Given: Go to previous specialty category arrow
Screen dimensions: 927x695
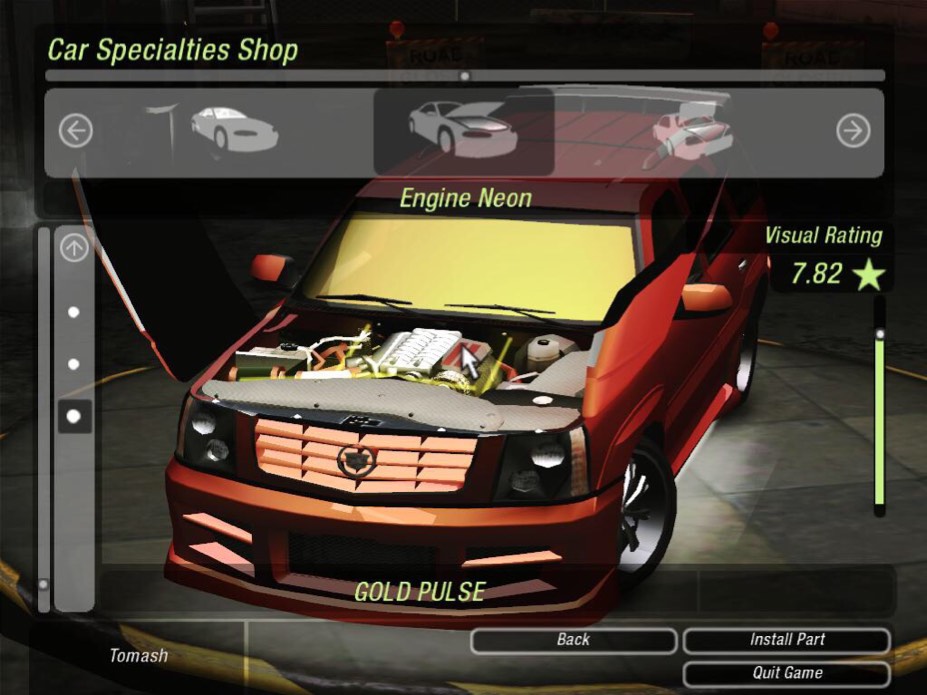Looking at the screenshot, I should (75, 131).
